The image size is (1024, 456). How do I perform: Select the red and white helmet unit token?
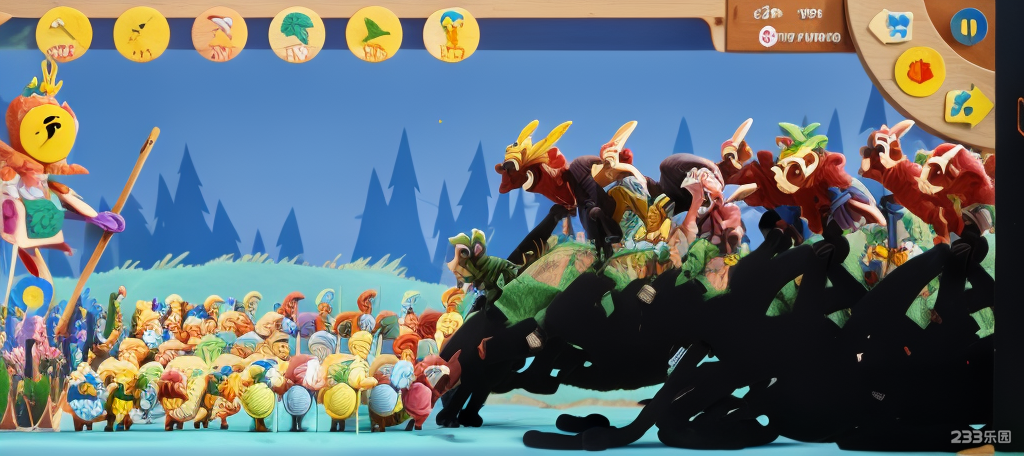click(x=219, y=34)
